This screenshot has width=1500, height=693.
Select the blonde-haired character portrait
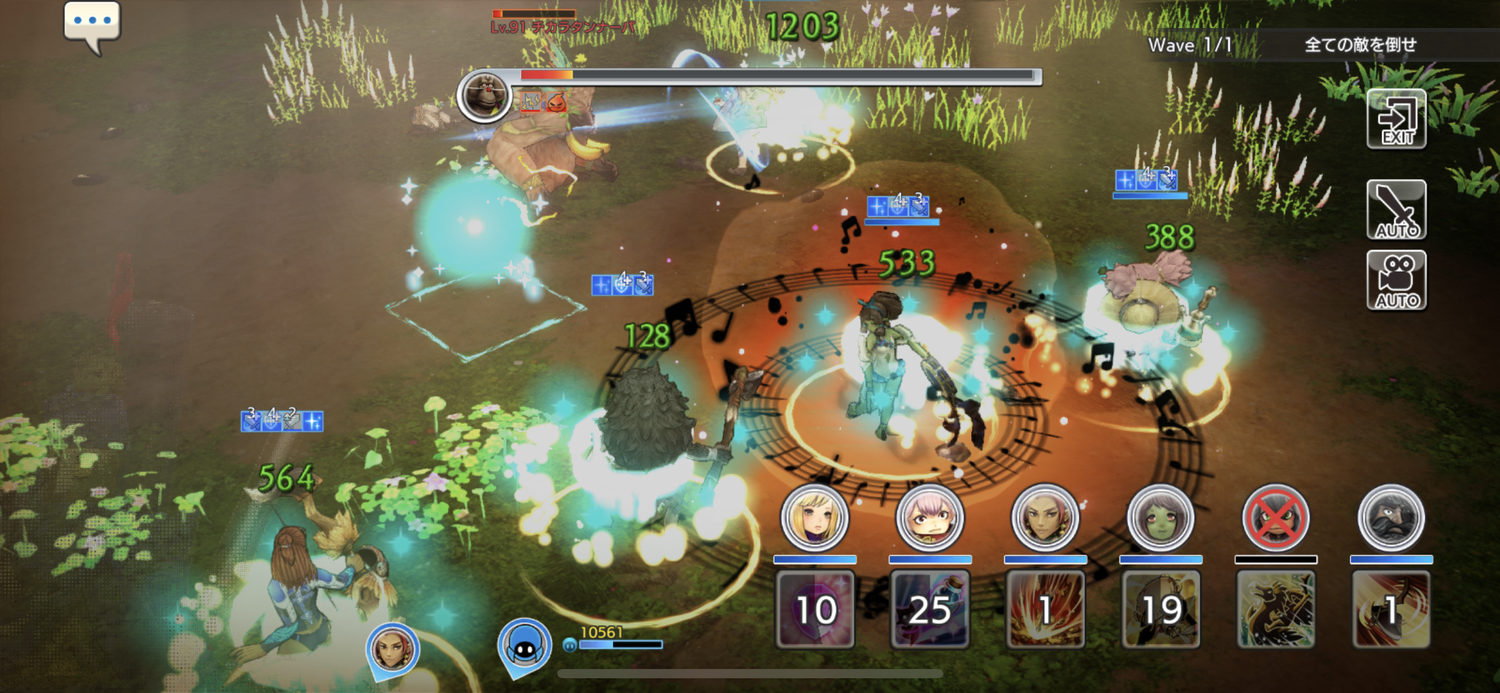pyautogui.click(x=815, y=518)
